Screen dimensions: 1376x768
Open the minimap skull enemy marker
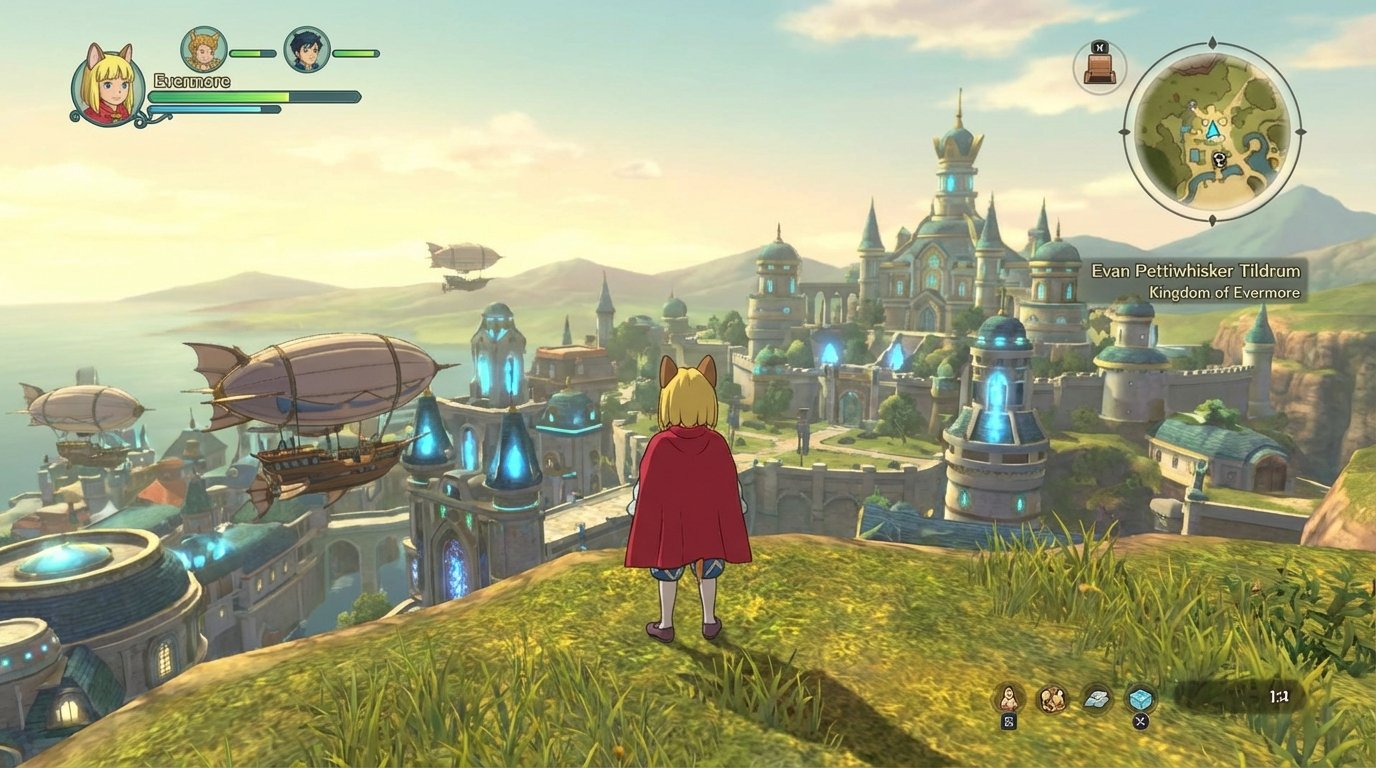coord(1219,160)
